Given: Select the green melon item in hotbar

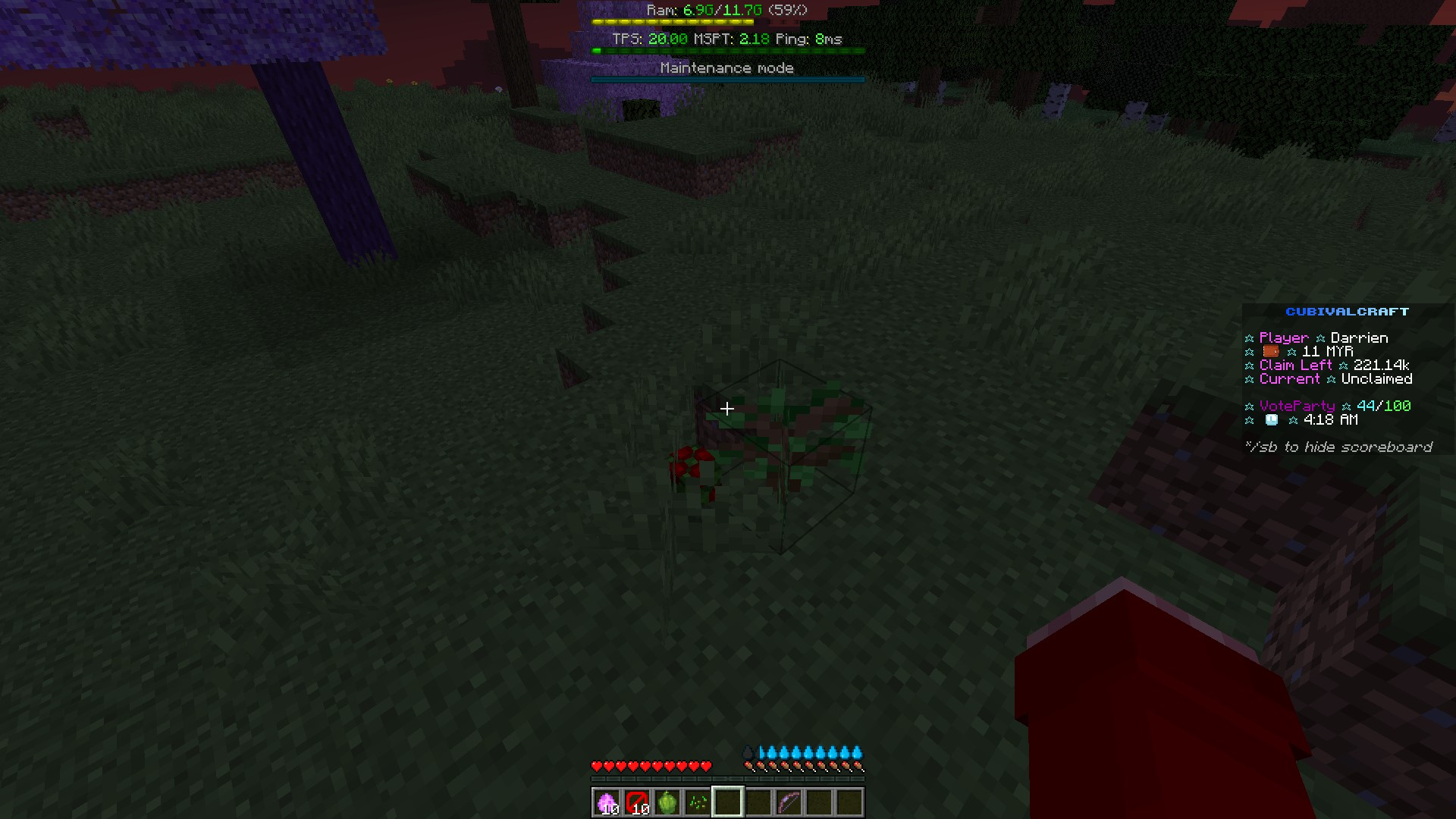Looking at the screenshot, I should 667,802.
